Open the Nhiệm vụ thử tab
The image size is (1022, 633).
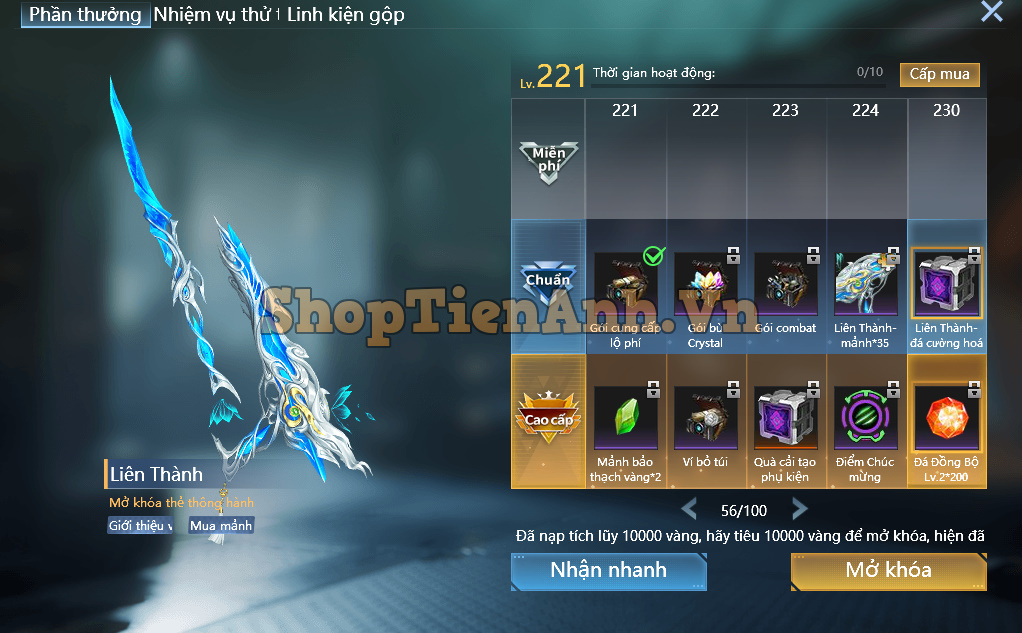point(215,15)
